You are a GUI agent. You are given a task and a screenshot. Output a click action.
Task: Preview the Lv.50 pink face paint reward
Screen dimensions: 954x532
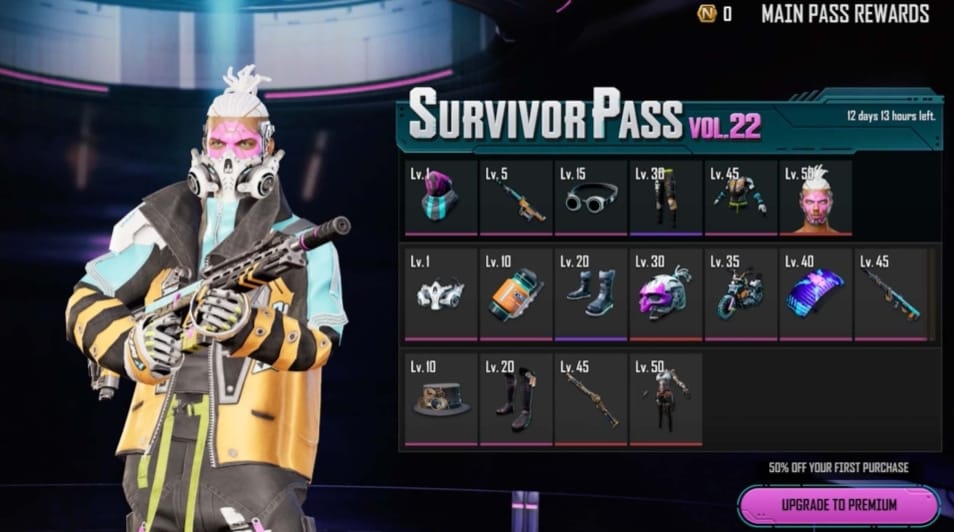click(816, 198)
